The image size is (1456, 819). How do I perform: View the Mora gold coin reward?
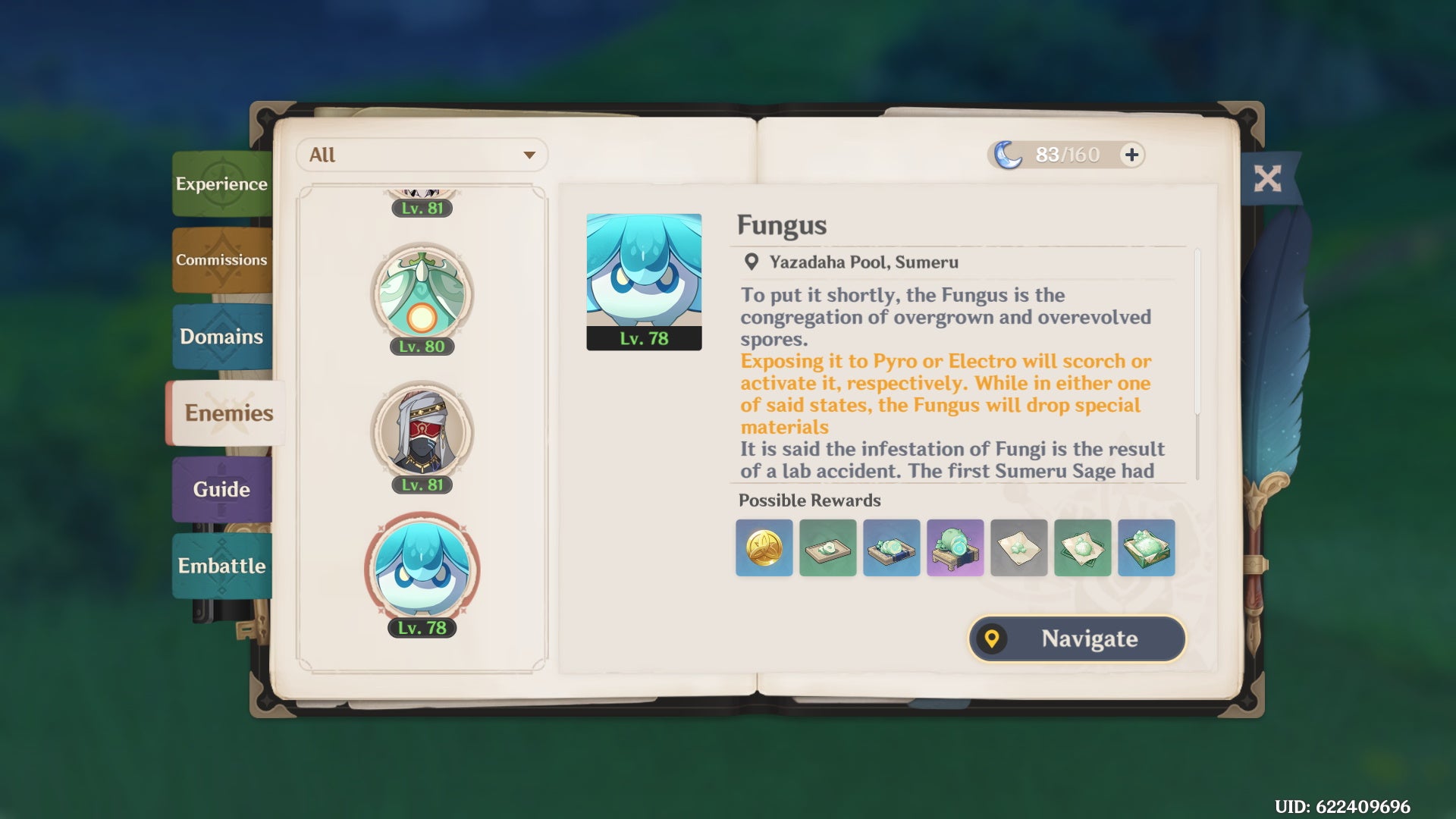(764, 548)
